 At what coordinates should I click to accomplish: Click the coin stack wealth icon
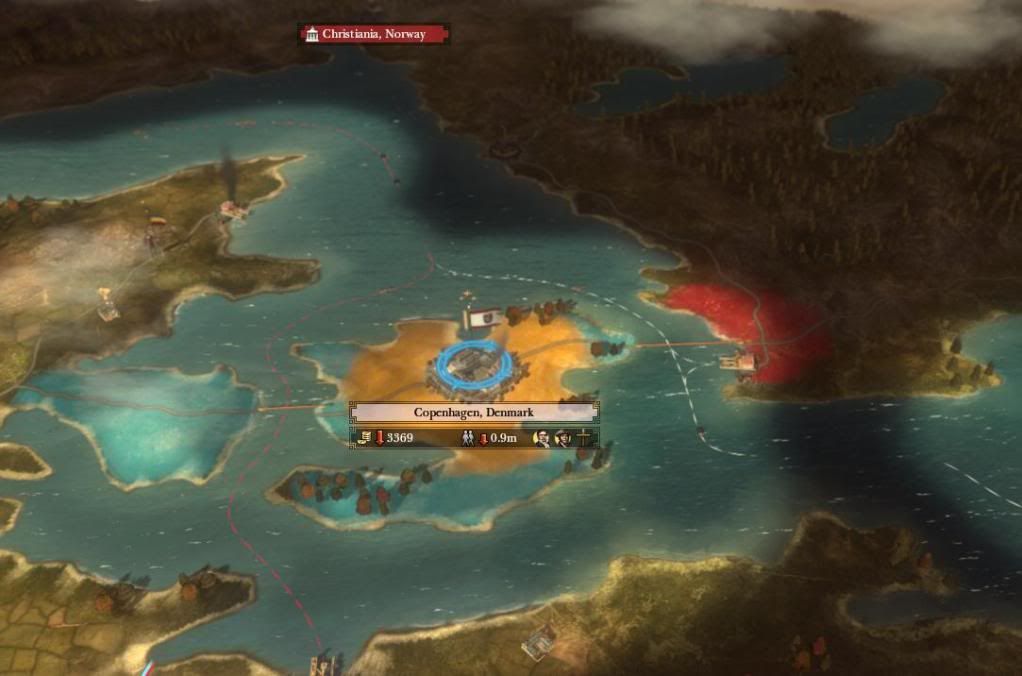(x=365, y=438)
